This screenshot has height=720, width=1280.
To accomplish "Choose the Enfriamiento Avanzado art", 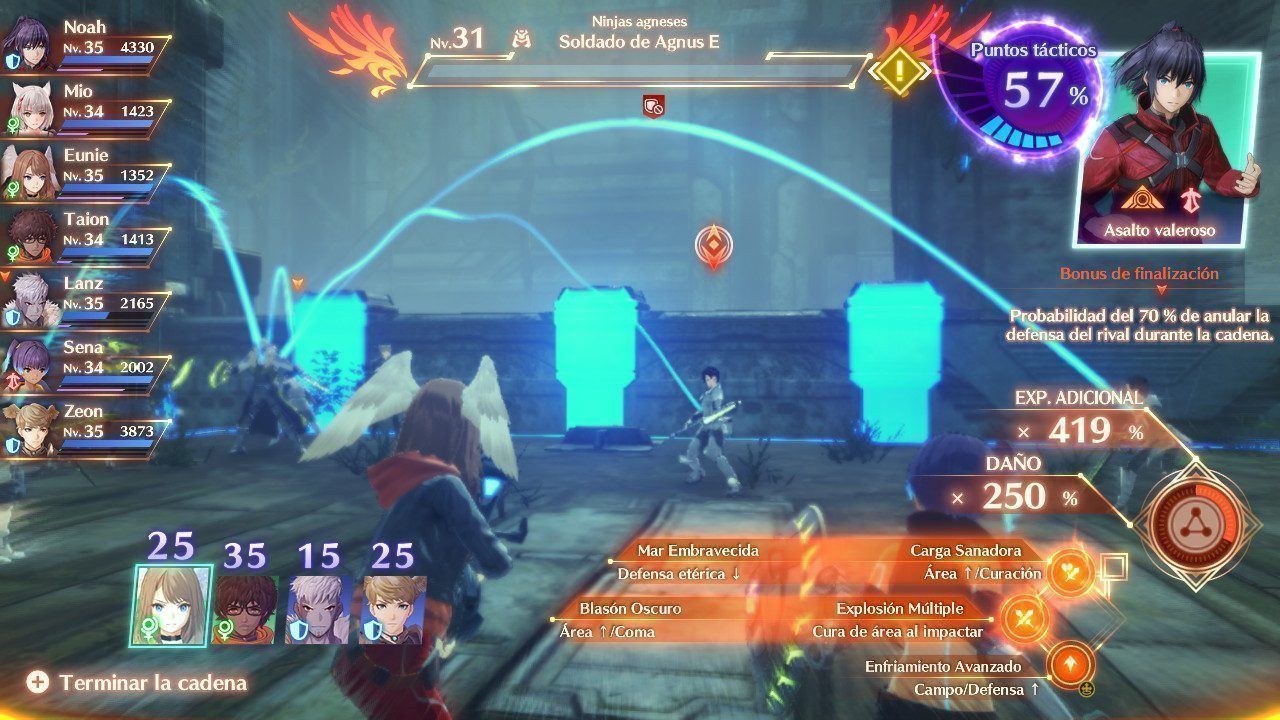I will 1070,665.
